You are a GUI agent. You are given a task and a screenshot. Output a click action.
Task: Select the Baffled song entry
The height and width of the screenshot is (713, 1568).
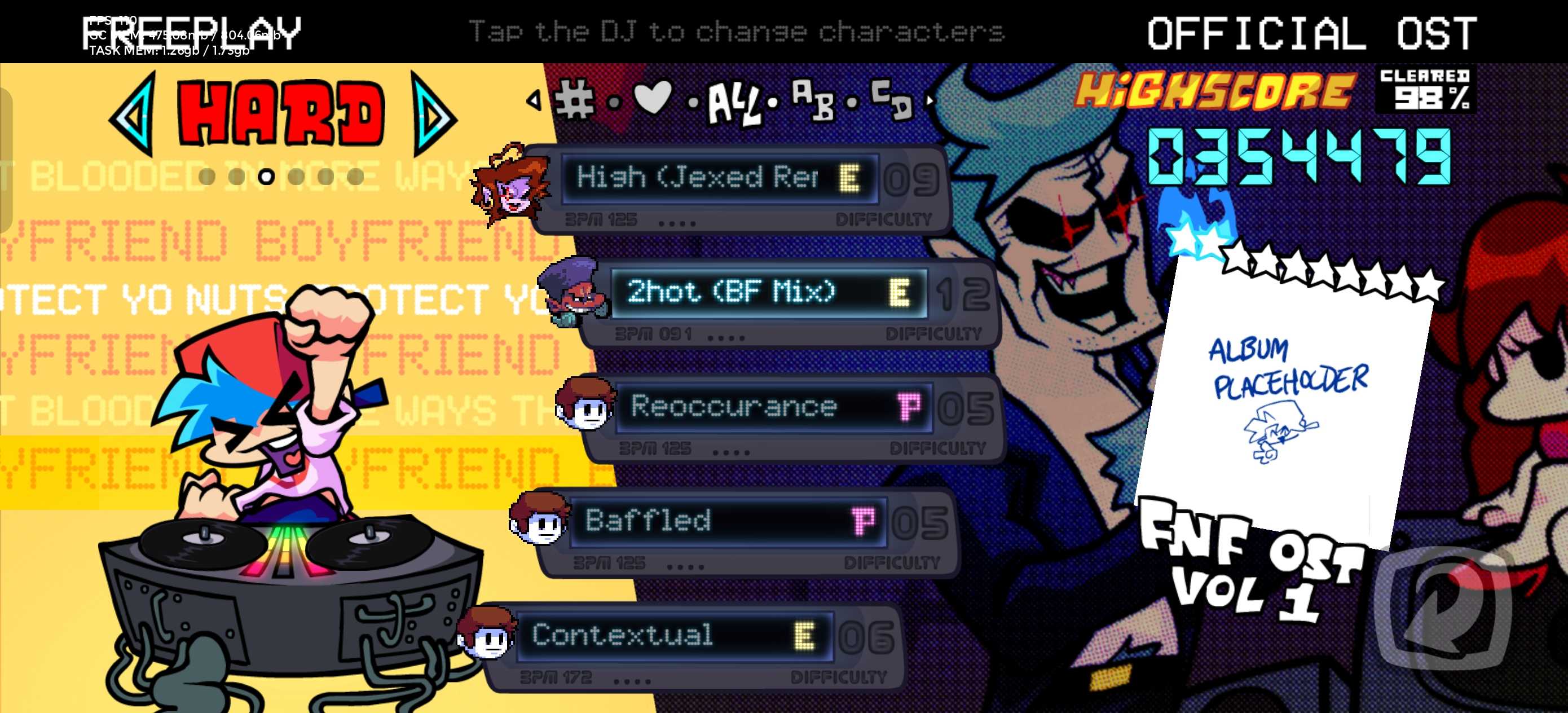tap(728, 522)
